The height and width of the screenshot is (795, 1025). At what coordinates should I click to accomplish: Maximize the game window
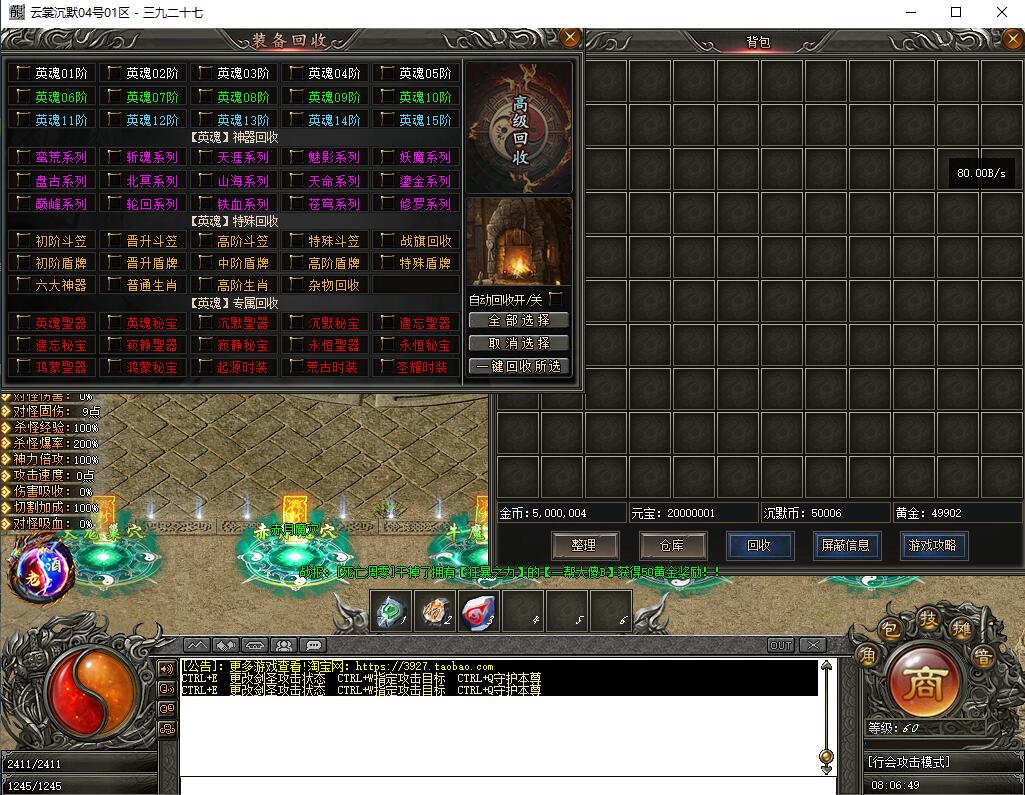point(956,12)
